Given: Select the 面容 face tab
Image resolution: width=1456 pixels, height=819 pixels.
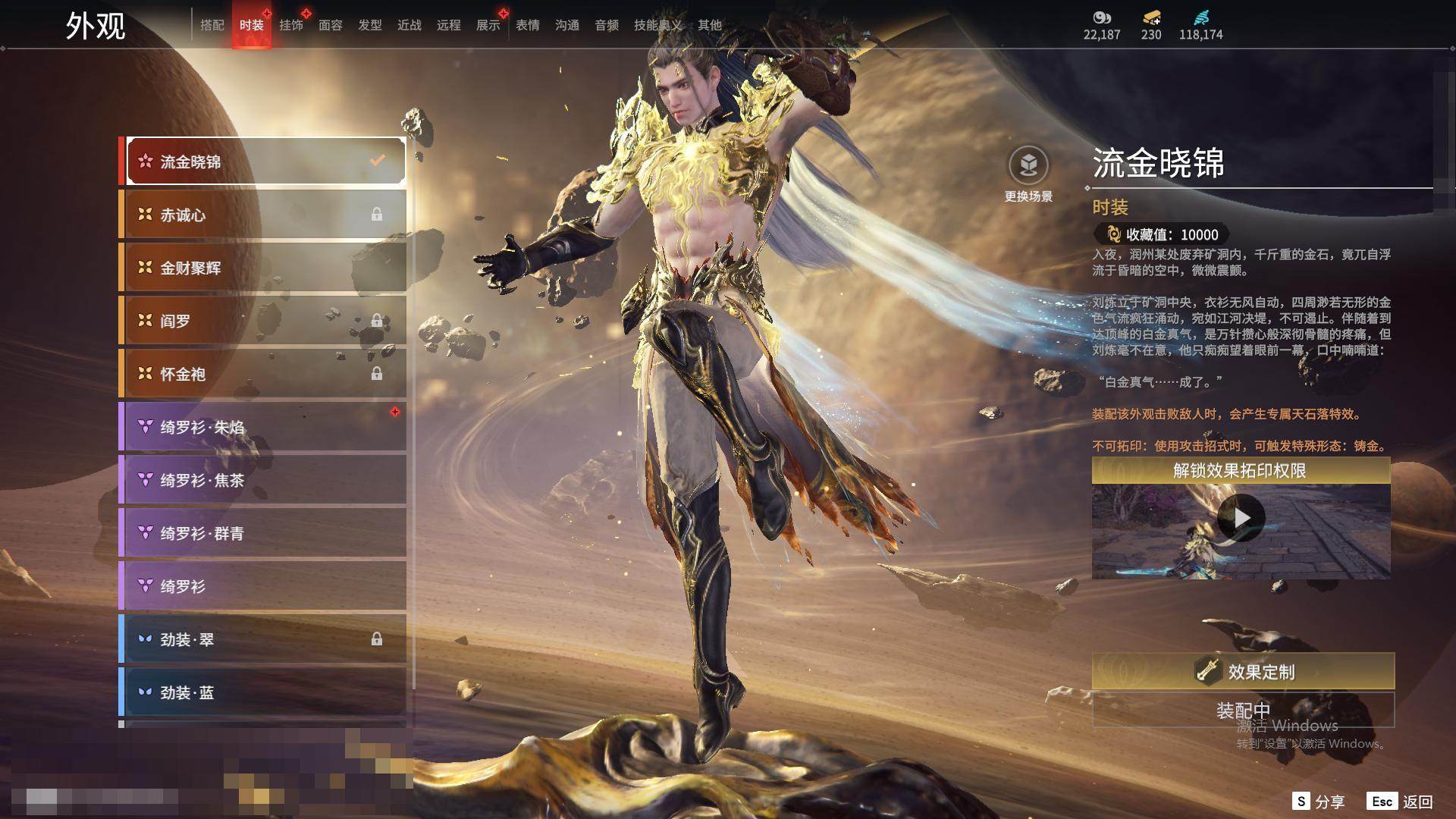Looking at the screenshot, I should pyautogui.click(x=330, y=25).
